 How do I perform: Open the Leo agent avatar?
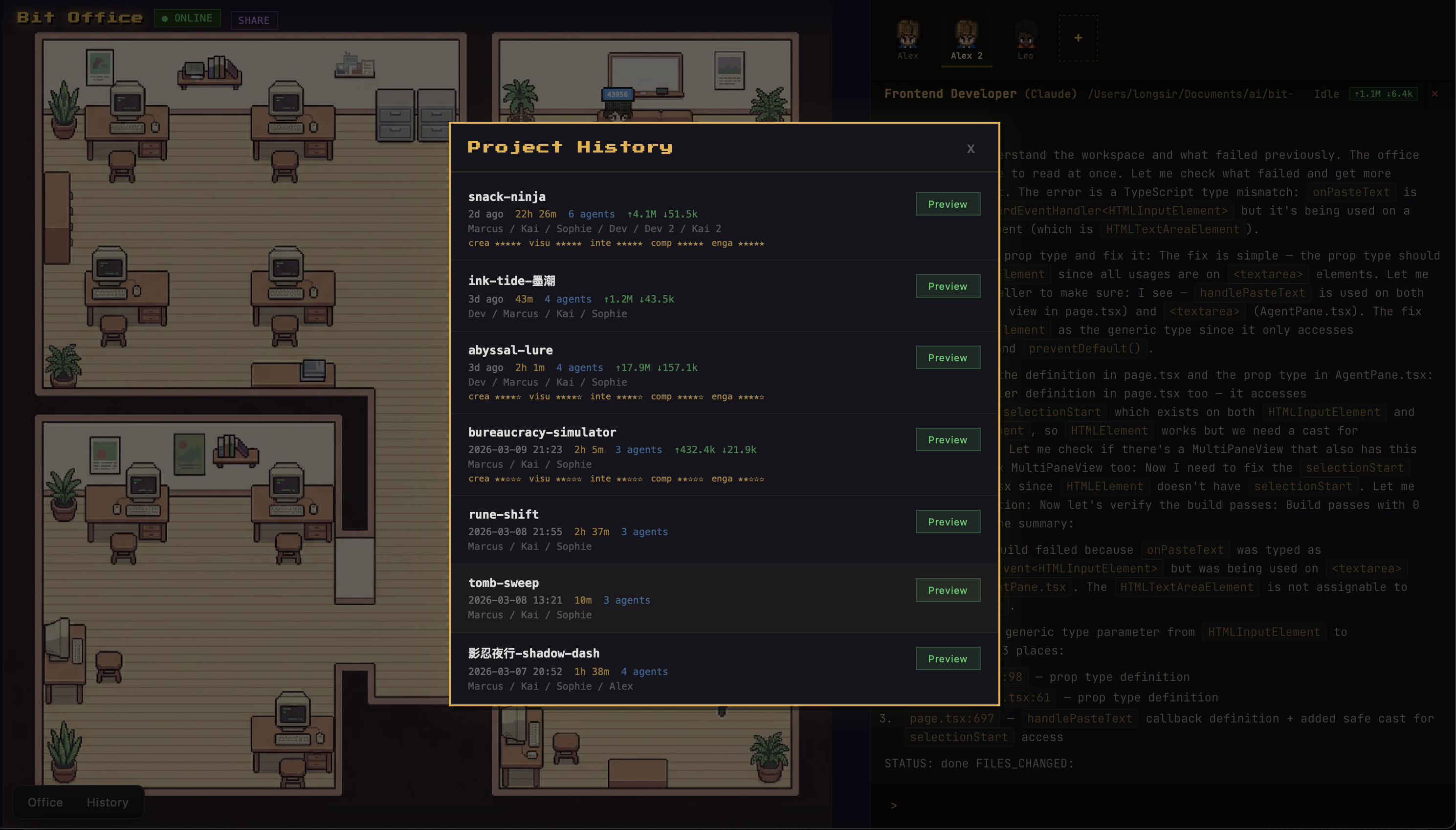point(1024,37)
